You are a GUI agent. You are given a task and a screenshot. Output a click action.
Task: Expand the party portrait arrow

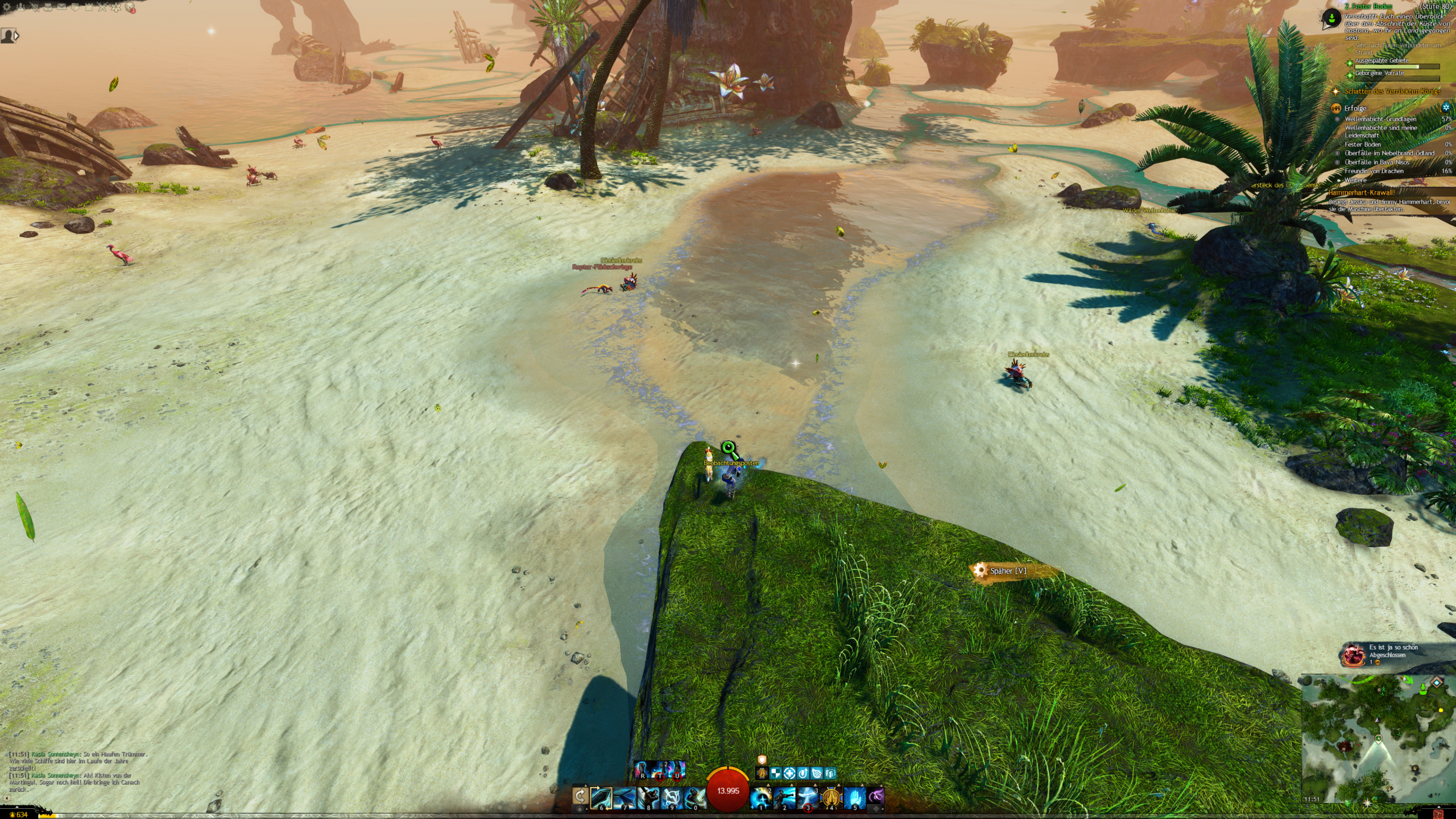click(x=16, y=36)
